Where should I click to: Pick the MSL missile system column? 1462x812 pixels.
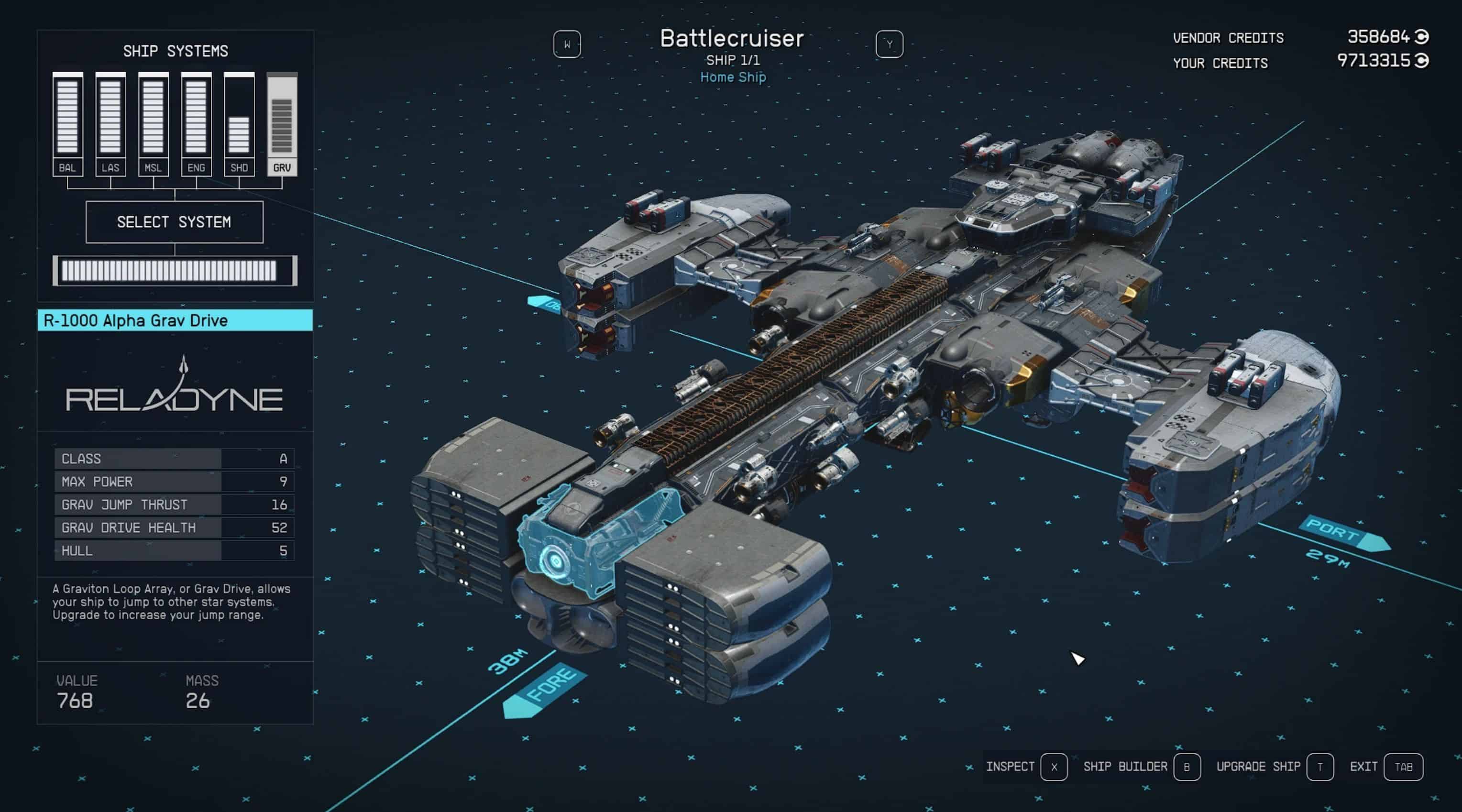tap(153, 124)
